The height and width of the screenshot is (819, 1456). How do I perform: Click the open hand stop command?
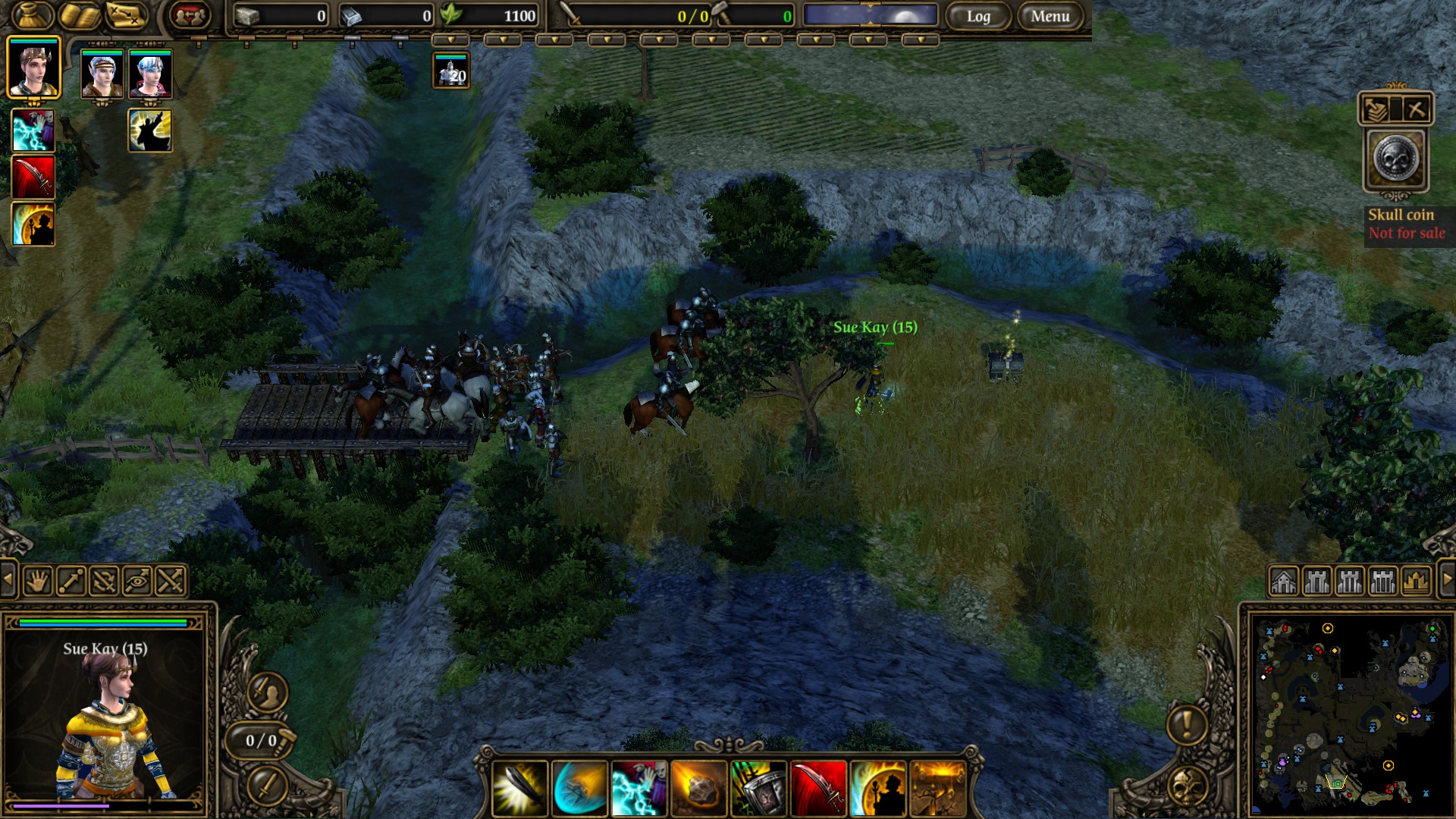click(38, 582)
